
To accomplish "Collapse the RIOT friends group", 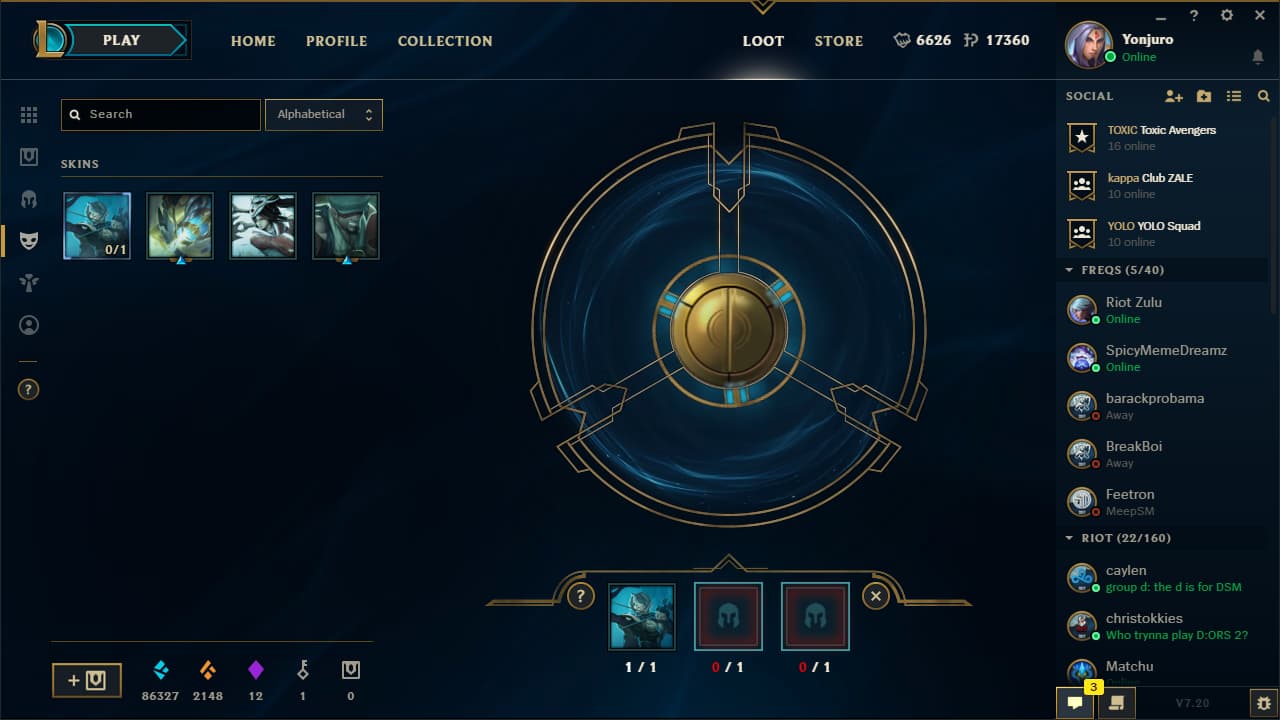I will tap(1068, 538).
